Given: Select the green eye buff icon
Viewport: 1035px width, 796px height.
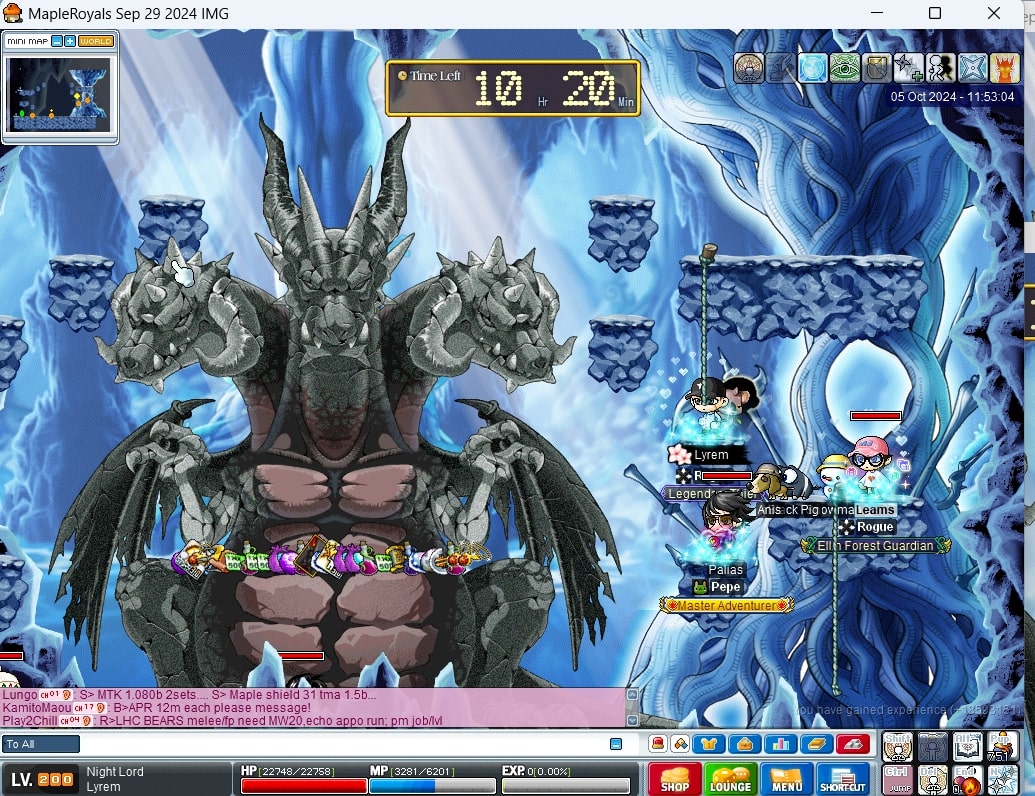Looking at the screenshot, I should click(845, 68).
